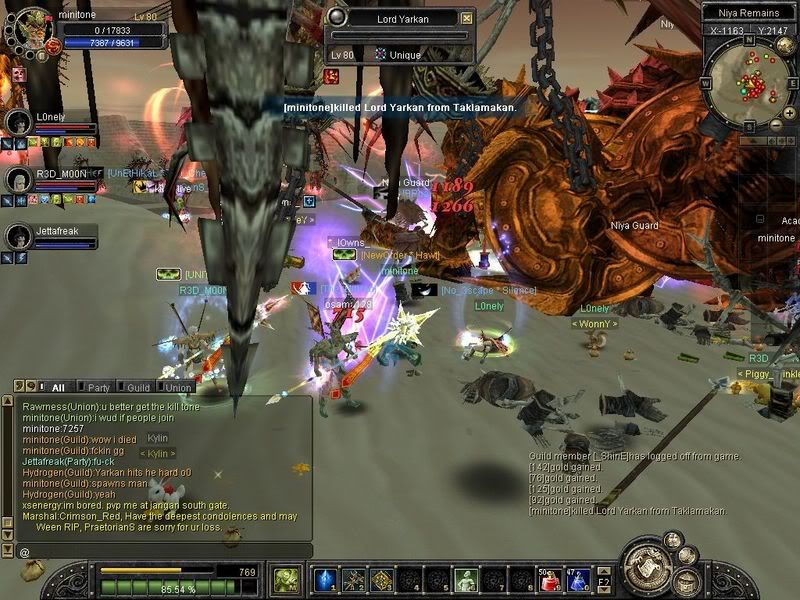Select the All chat tab
800x600 pixels.
point(58,387)
